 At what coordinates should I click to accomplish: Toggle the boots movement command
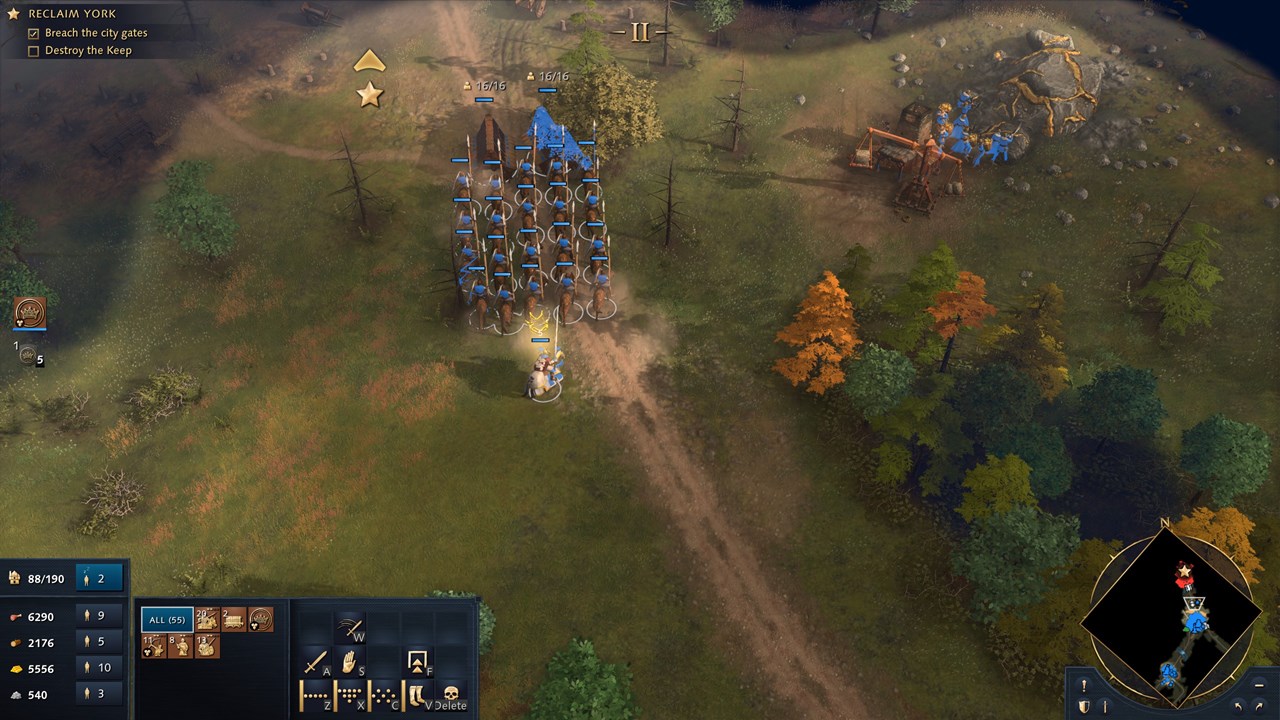[418, 695]
